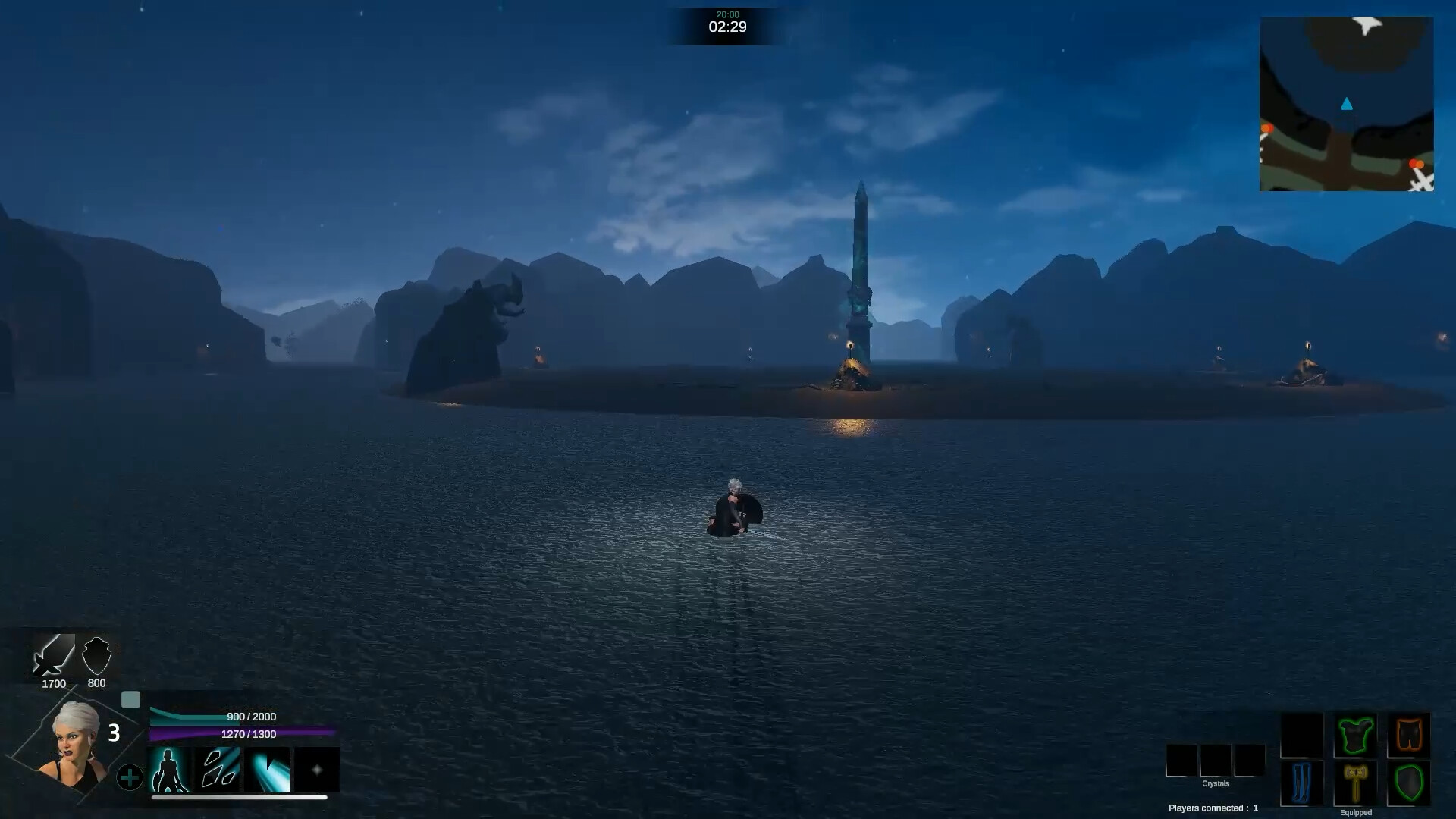The width and height of the screenshot is (1456, 819).
Task: Select the star ability slot
Action: pyautogui.click(x=317, y=770)
